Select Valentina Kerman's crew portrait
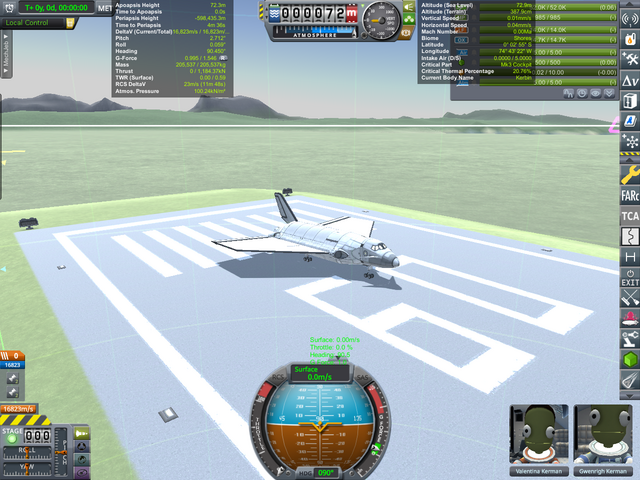640x480 pixels. pos(539,435)
